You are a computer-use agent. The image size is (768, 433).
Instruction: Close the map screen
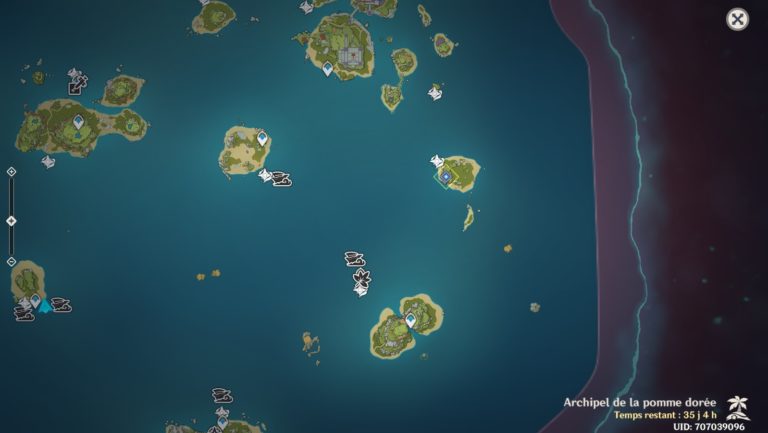(737, 19)
